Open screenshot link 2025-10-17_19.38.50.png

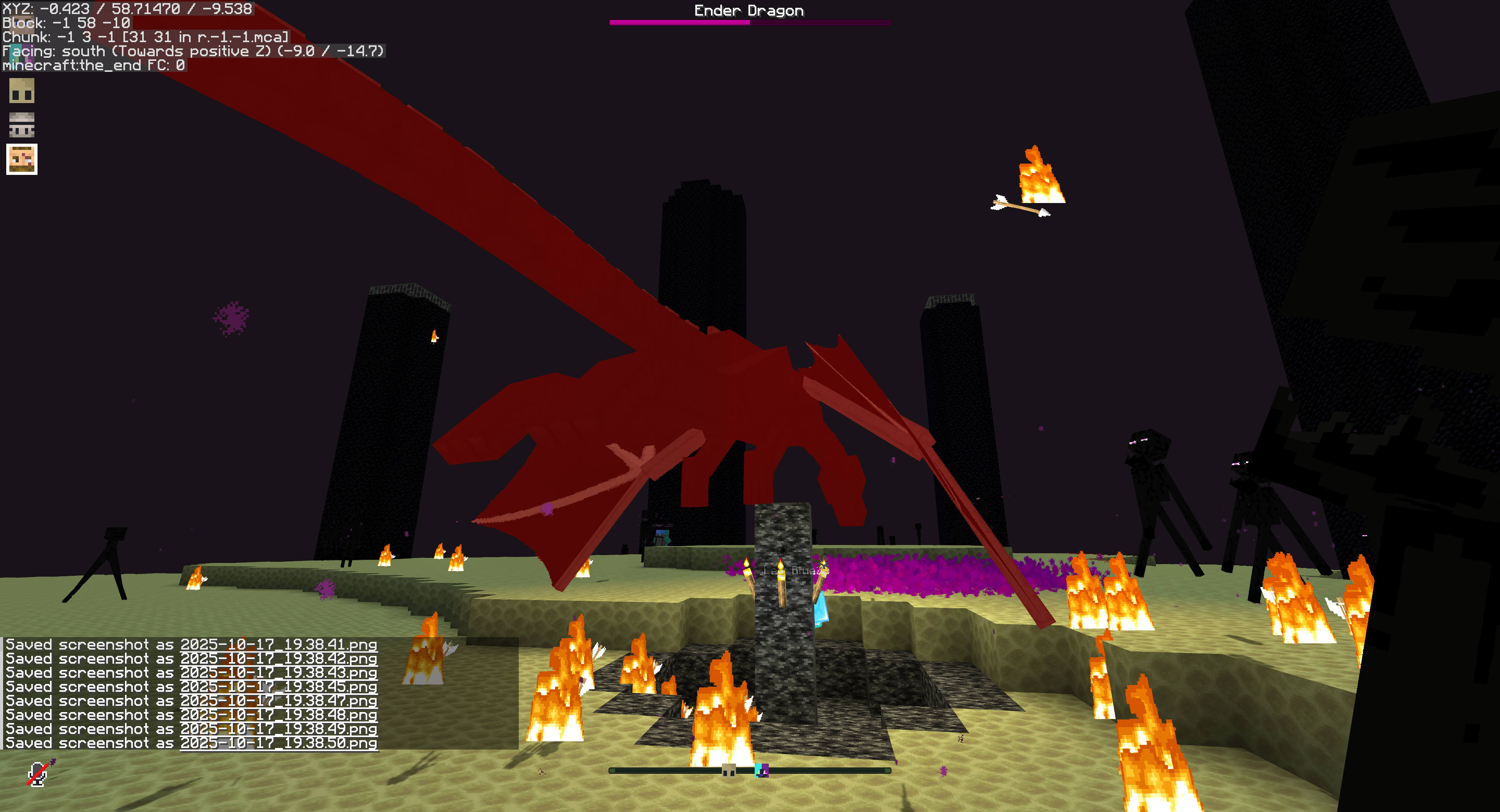click(279, 743)
